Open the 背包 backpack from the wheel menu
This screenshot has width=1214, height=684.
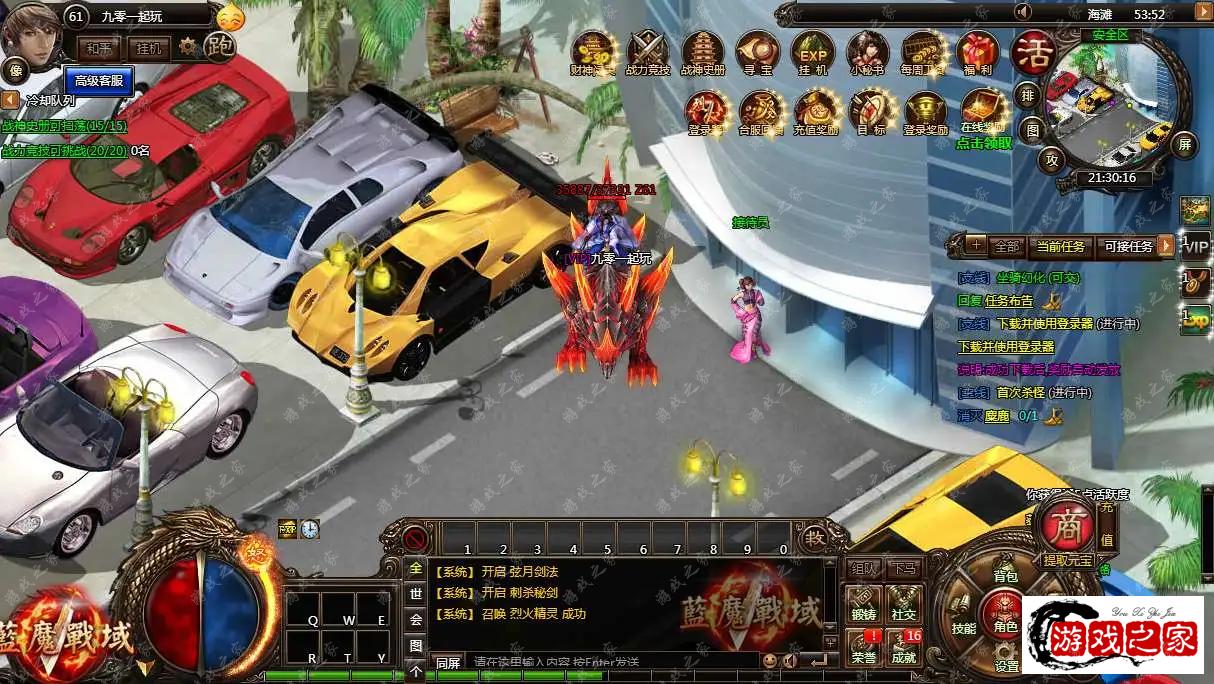coord(1004,576)
